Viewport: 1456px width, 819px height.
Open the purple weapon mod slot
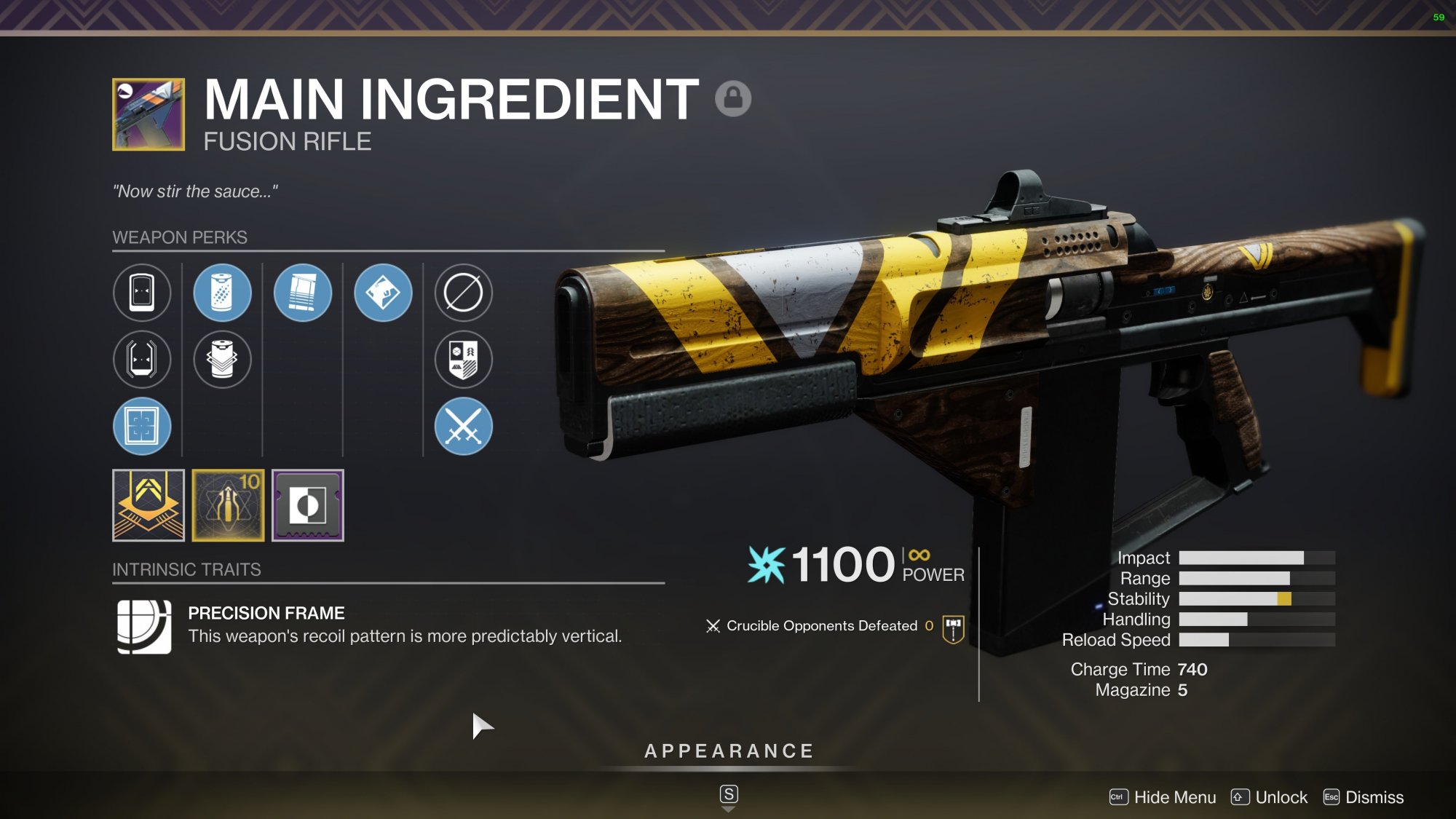pyautogui.click(x=308, y=505)
